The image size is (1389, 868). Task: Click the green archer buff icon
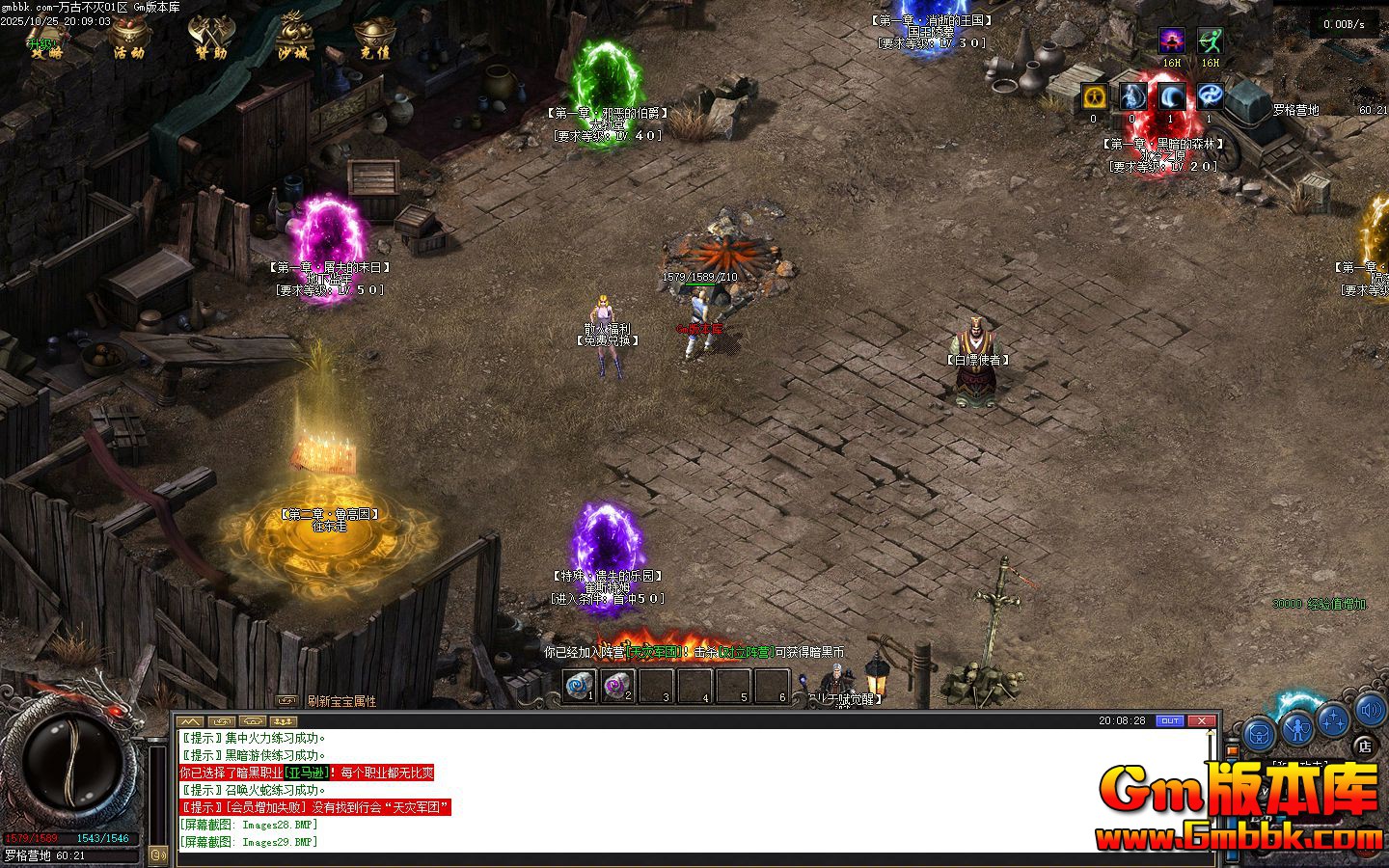click(1210, 41)
